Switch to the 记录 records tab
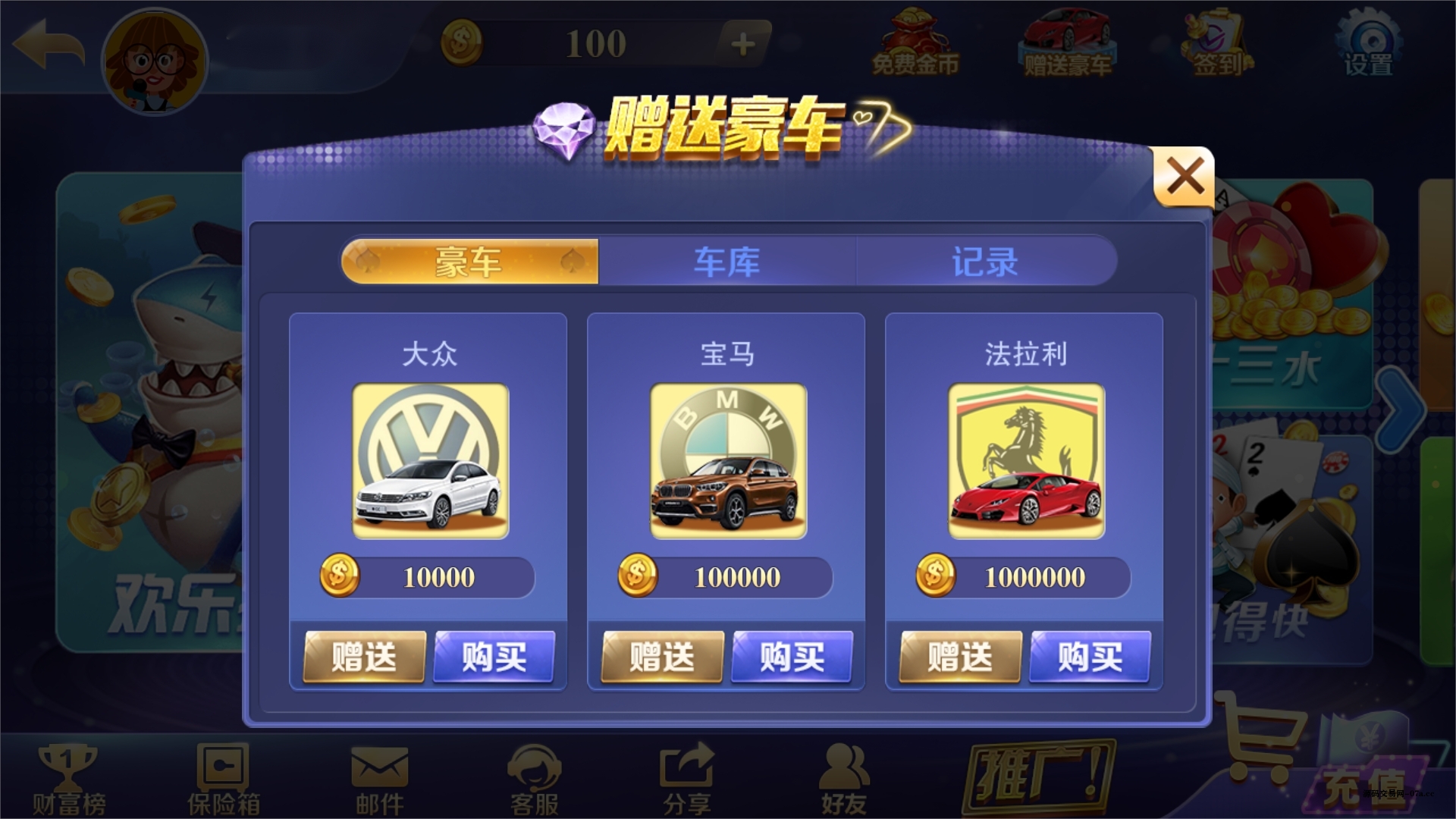The height and width of the screenshot is (819, 1456). (x=986, y=262)
